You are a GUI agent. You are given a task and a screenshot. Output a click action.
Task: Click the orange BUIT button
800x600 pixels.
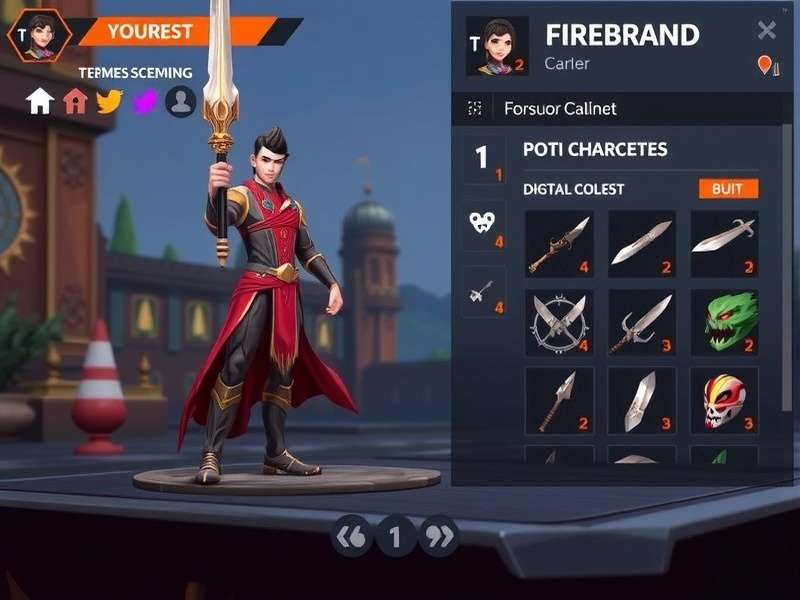point(728,188)
